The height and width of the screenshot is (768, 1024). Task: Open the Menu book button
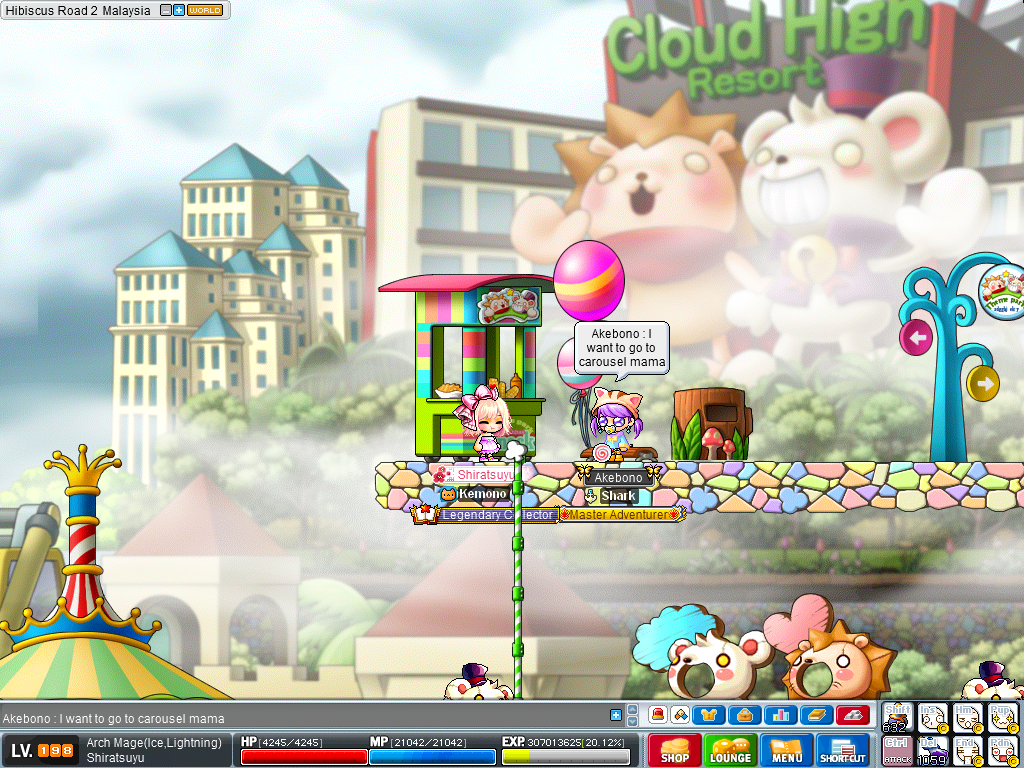[786, 750]
